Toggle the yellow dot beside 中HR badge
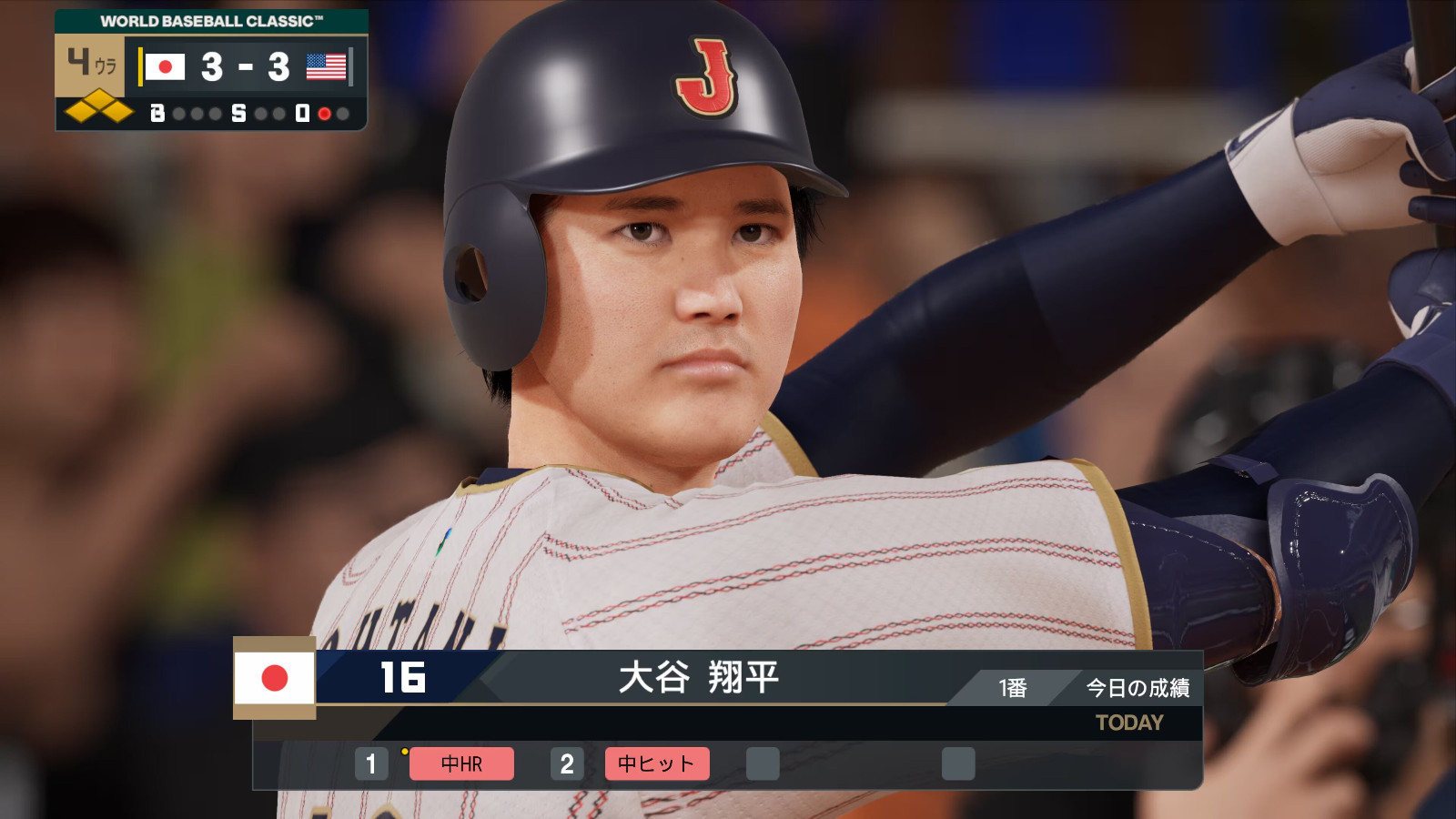1456x819 pixels. point(404,752)
